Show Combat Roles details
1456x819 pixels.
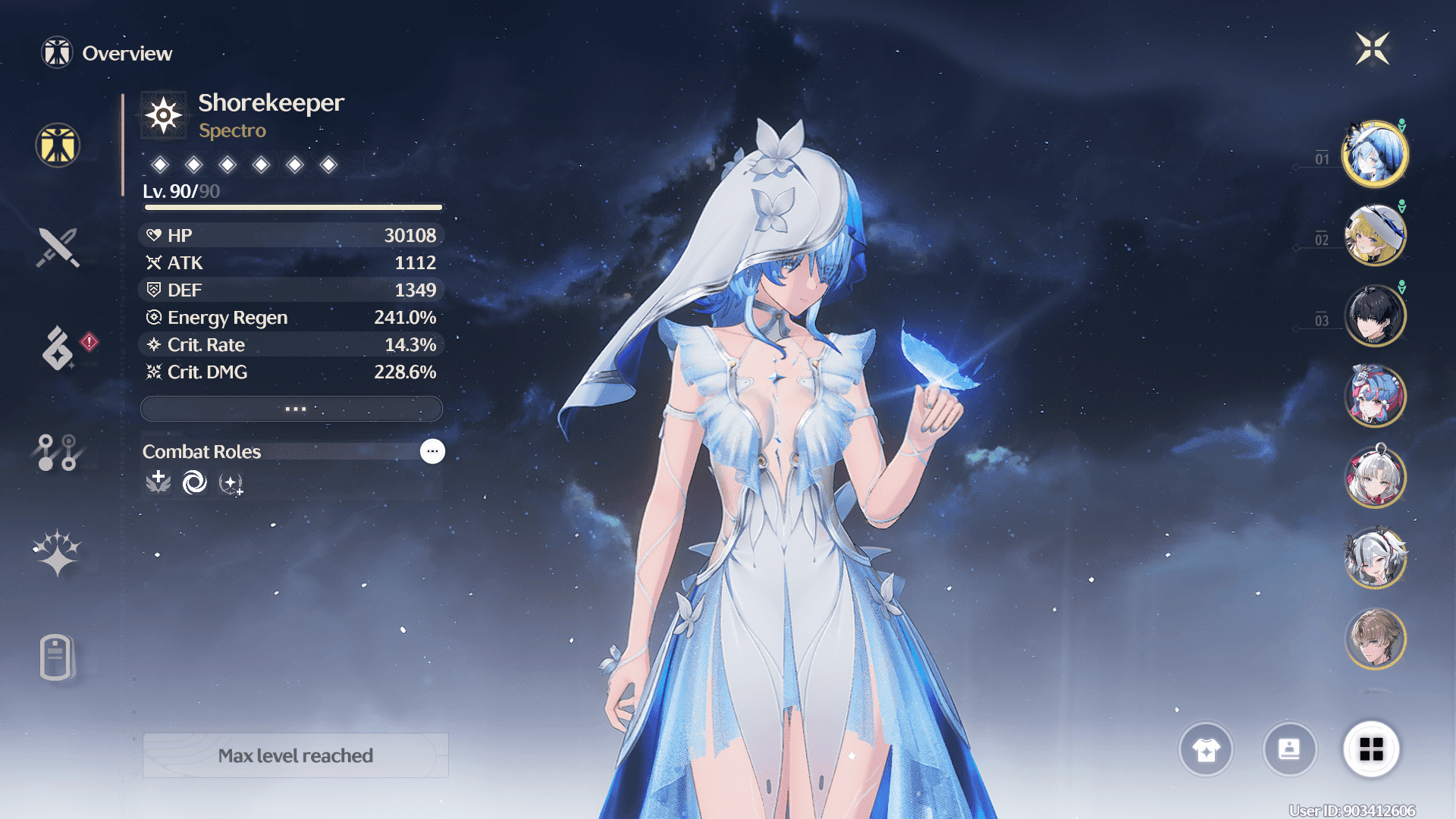[432, 451]
